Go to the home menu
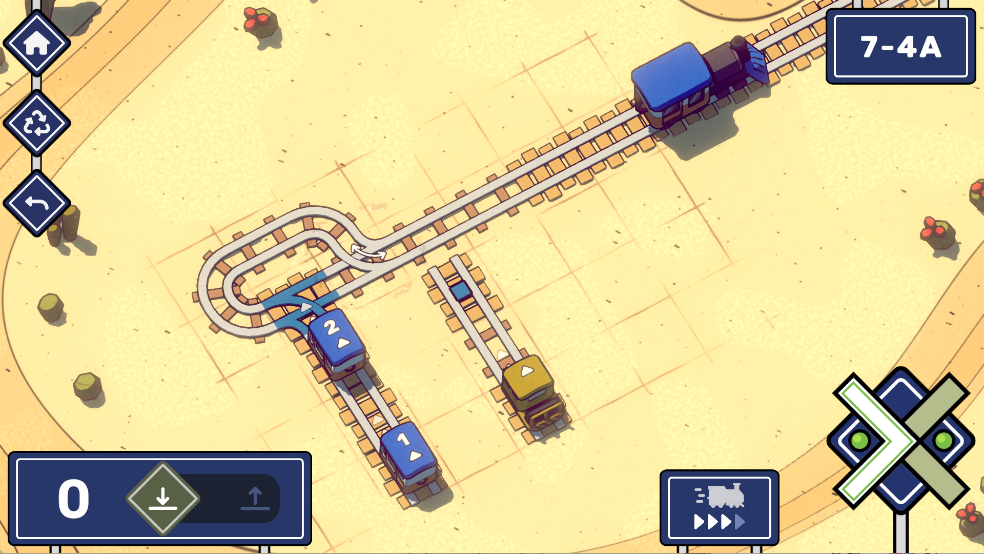The image size is (984, 554). 37,43
